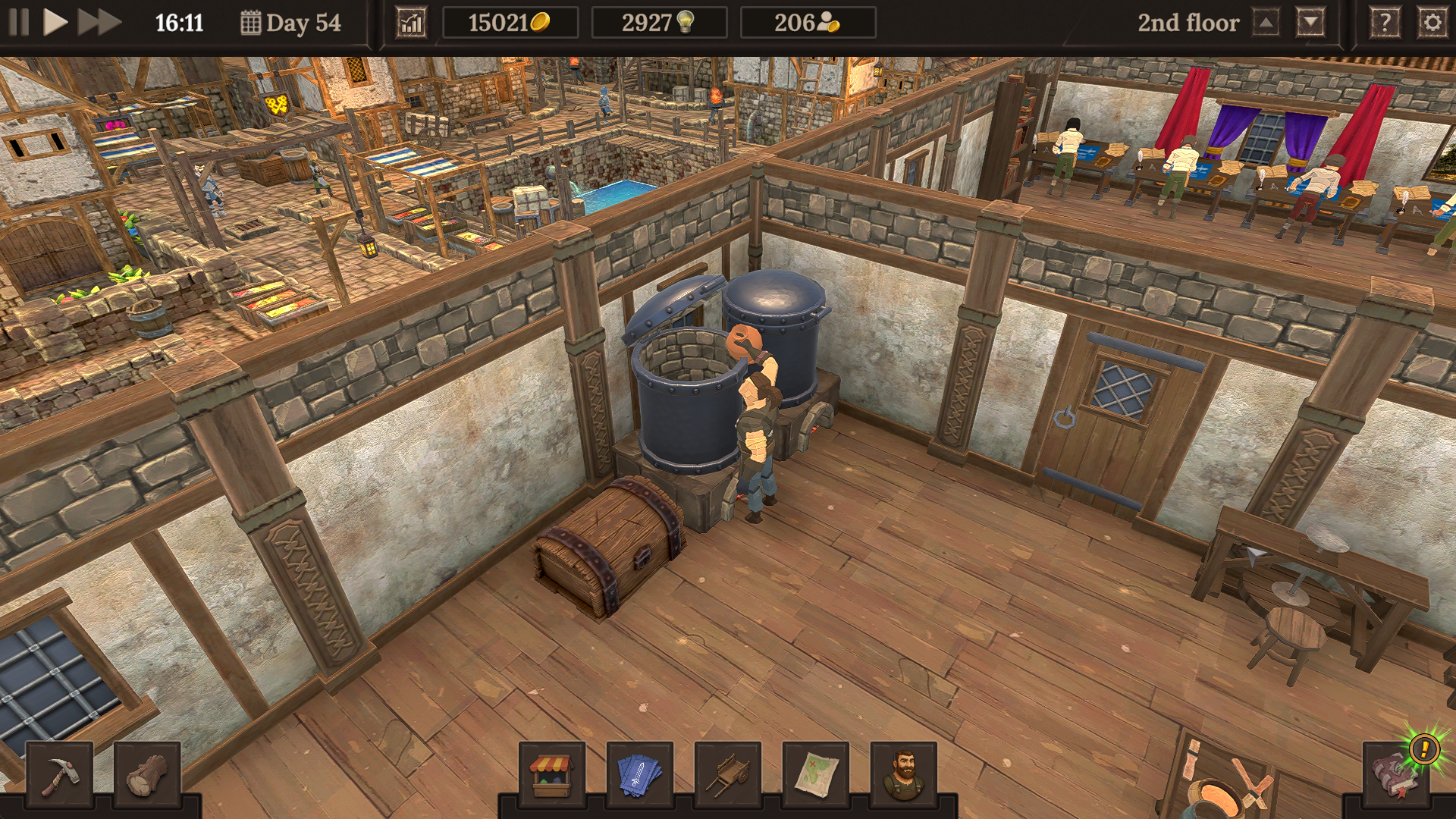The height and width of the screenshot is (819, 1456).
Task: Select the wood log tool
Action: 147,775
